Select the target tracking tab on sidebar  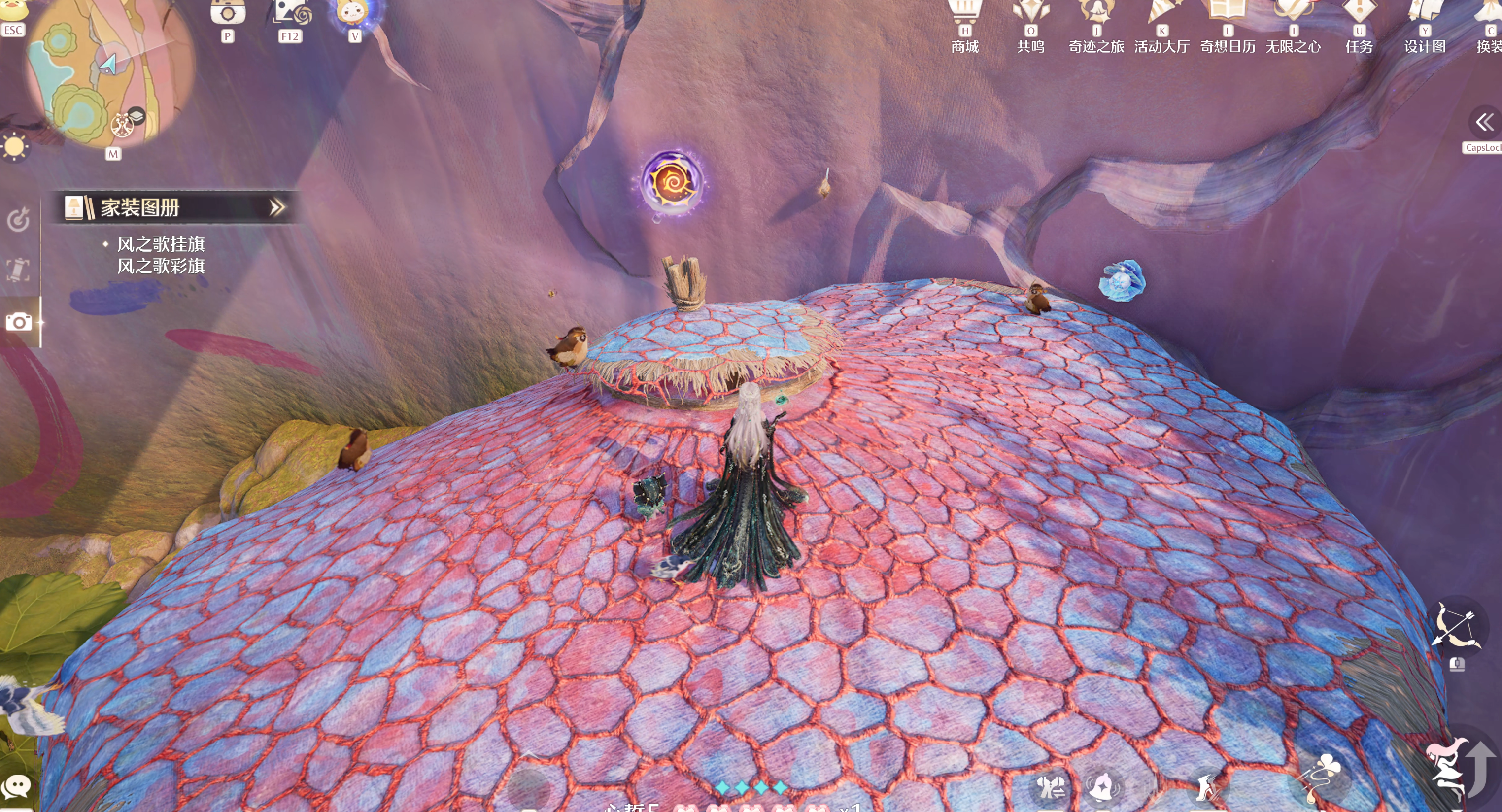(x=18, y=220)
